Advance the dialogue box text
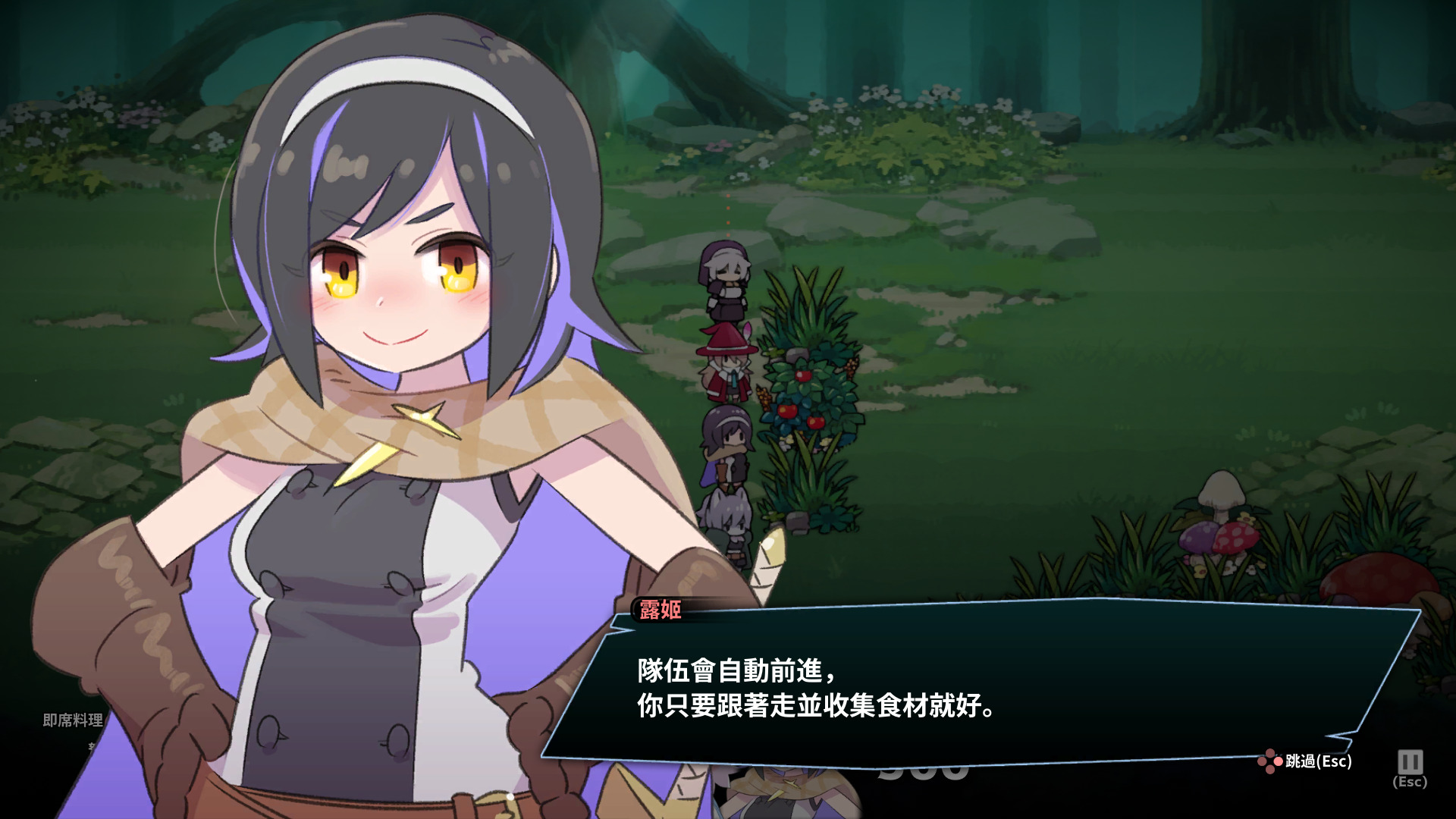 click(978, 686)
